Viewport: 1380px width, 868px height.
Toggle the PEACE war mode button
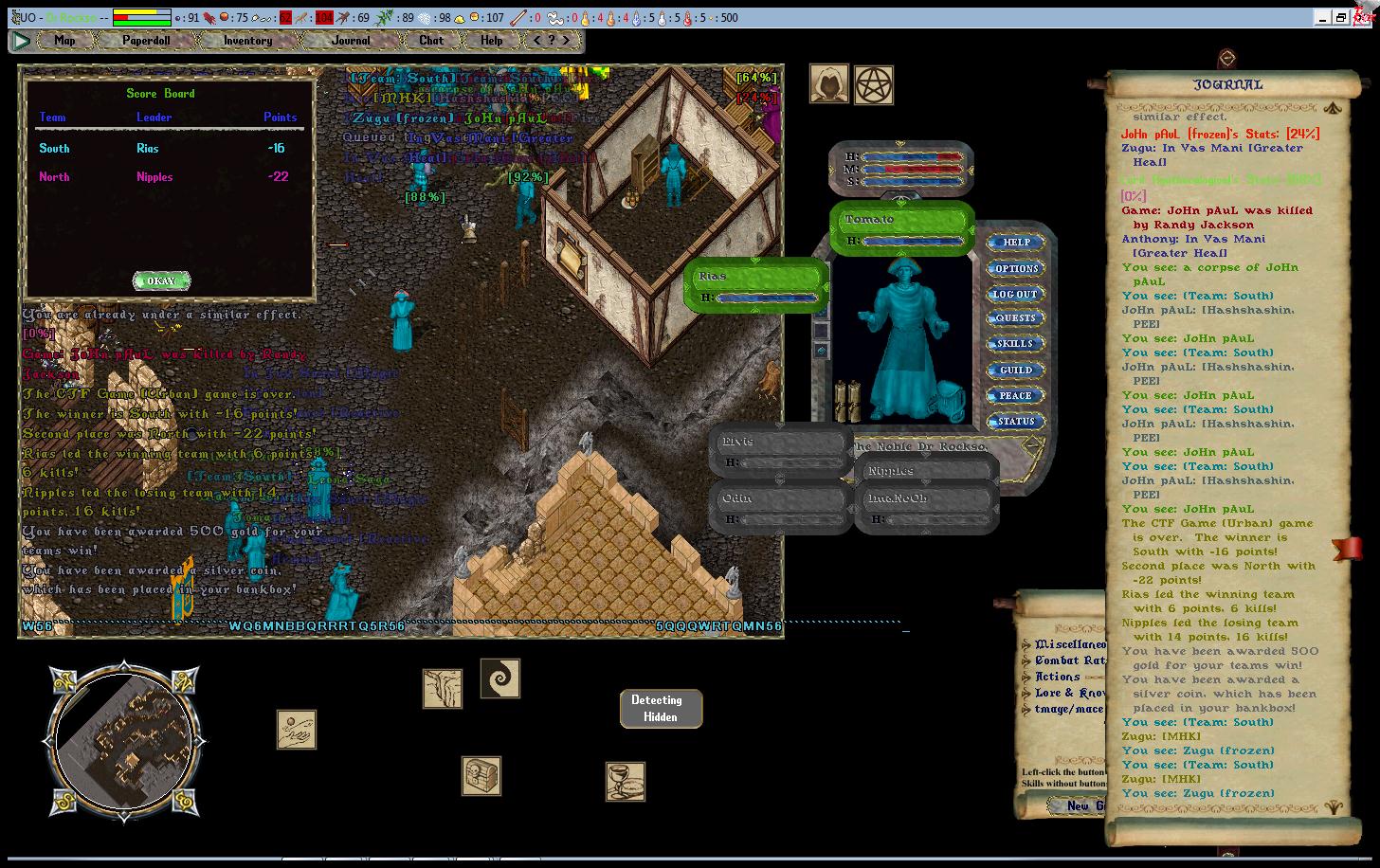pyautogui.click(x=1016, y=396)
